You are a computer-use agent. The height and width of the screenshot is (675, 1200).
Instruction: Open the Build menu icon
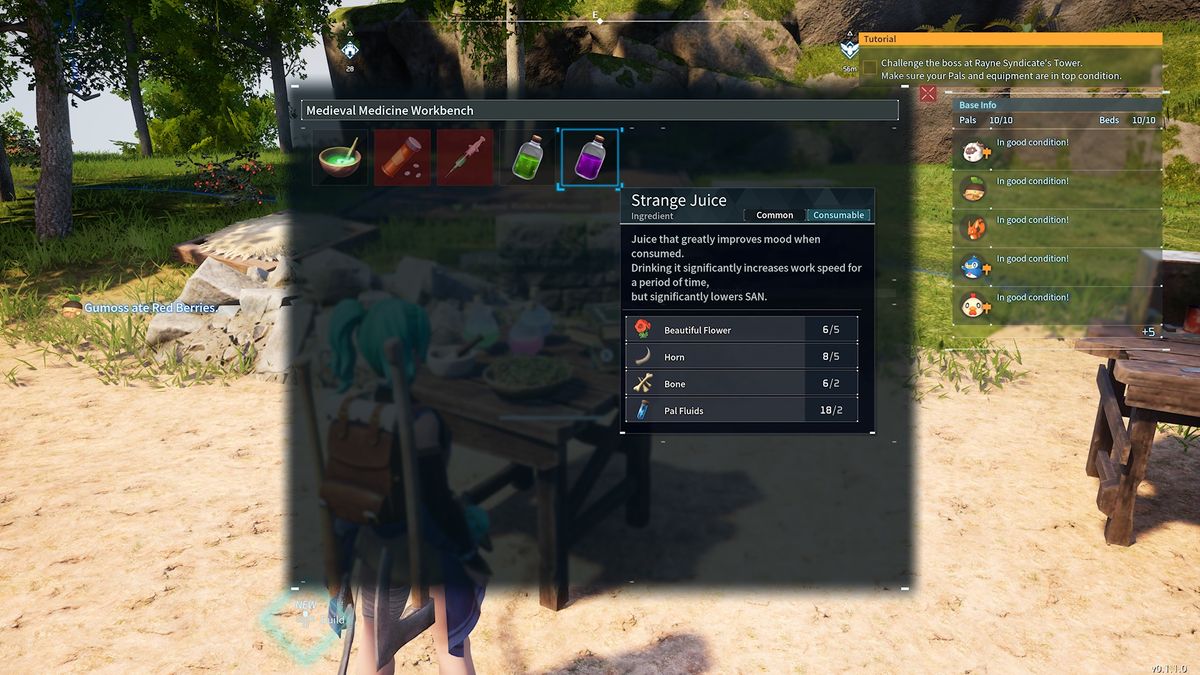coord(304,620)
